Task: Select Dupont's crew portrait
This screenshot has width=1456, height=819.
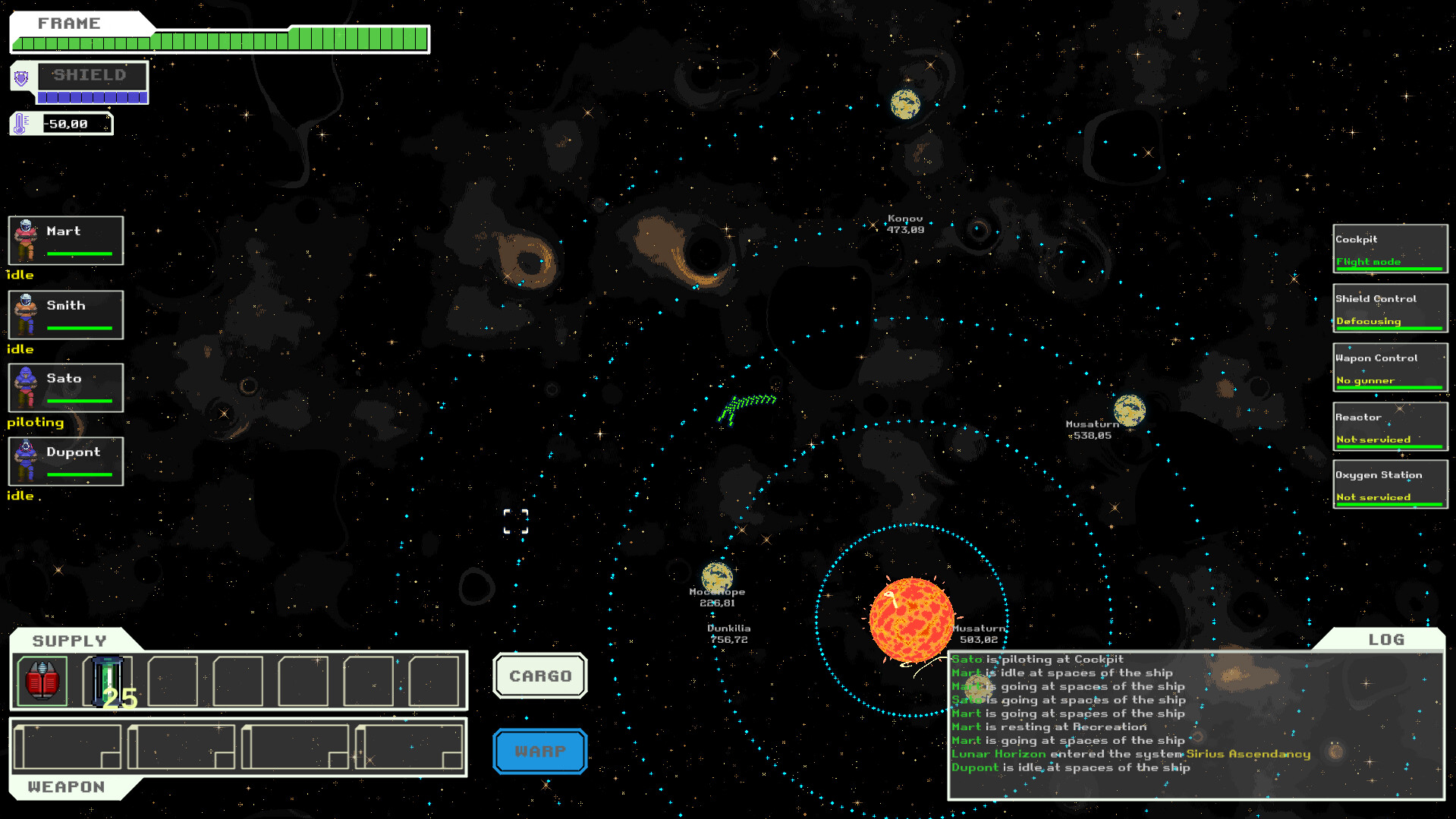Action: tap(65, 461)
